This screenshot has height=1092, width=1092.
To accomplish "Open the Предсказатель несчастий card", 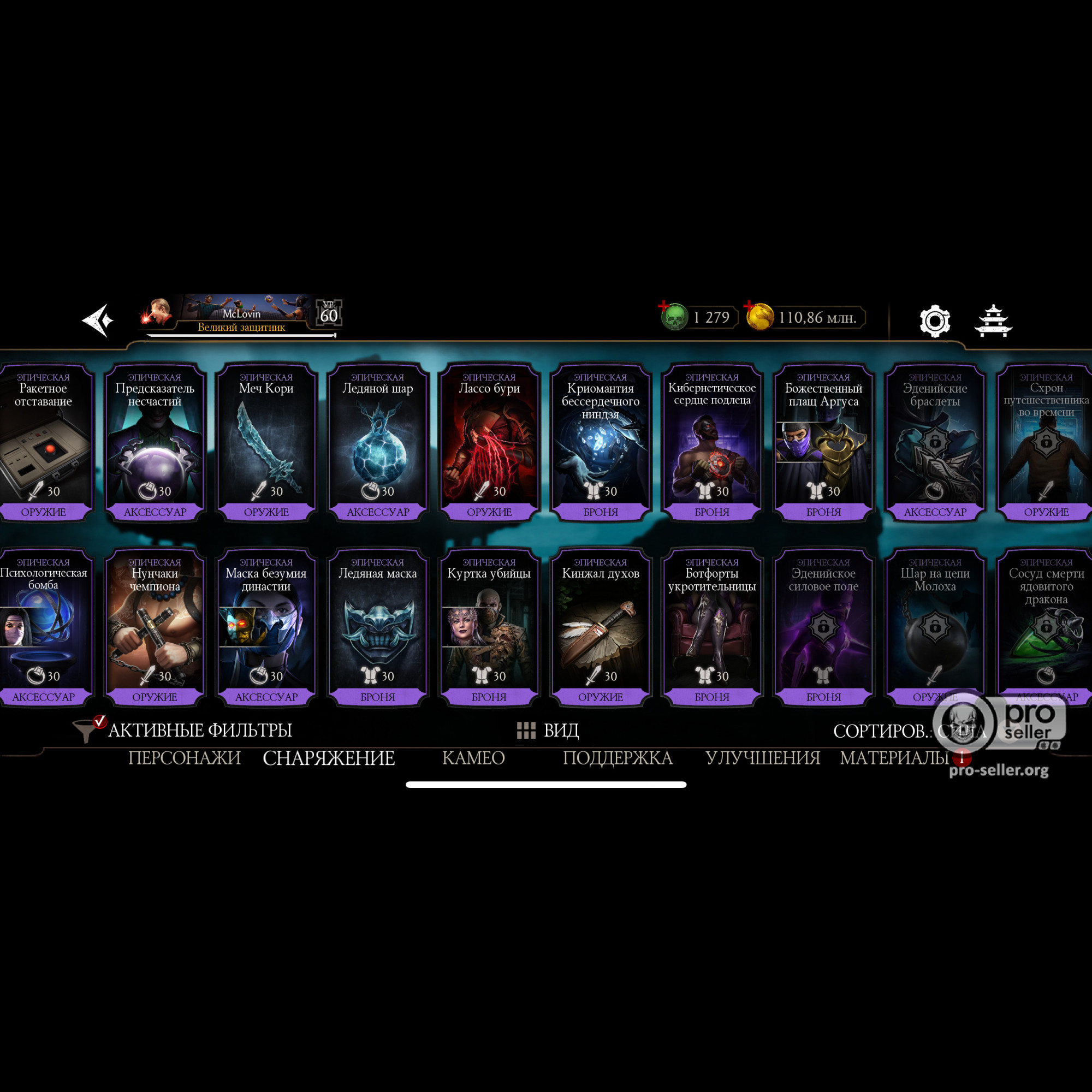I will click(155, 441).
